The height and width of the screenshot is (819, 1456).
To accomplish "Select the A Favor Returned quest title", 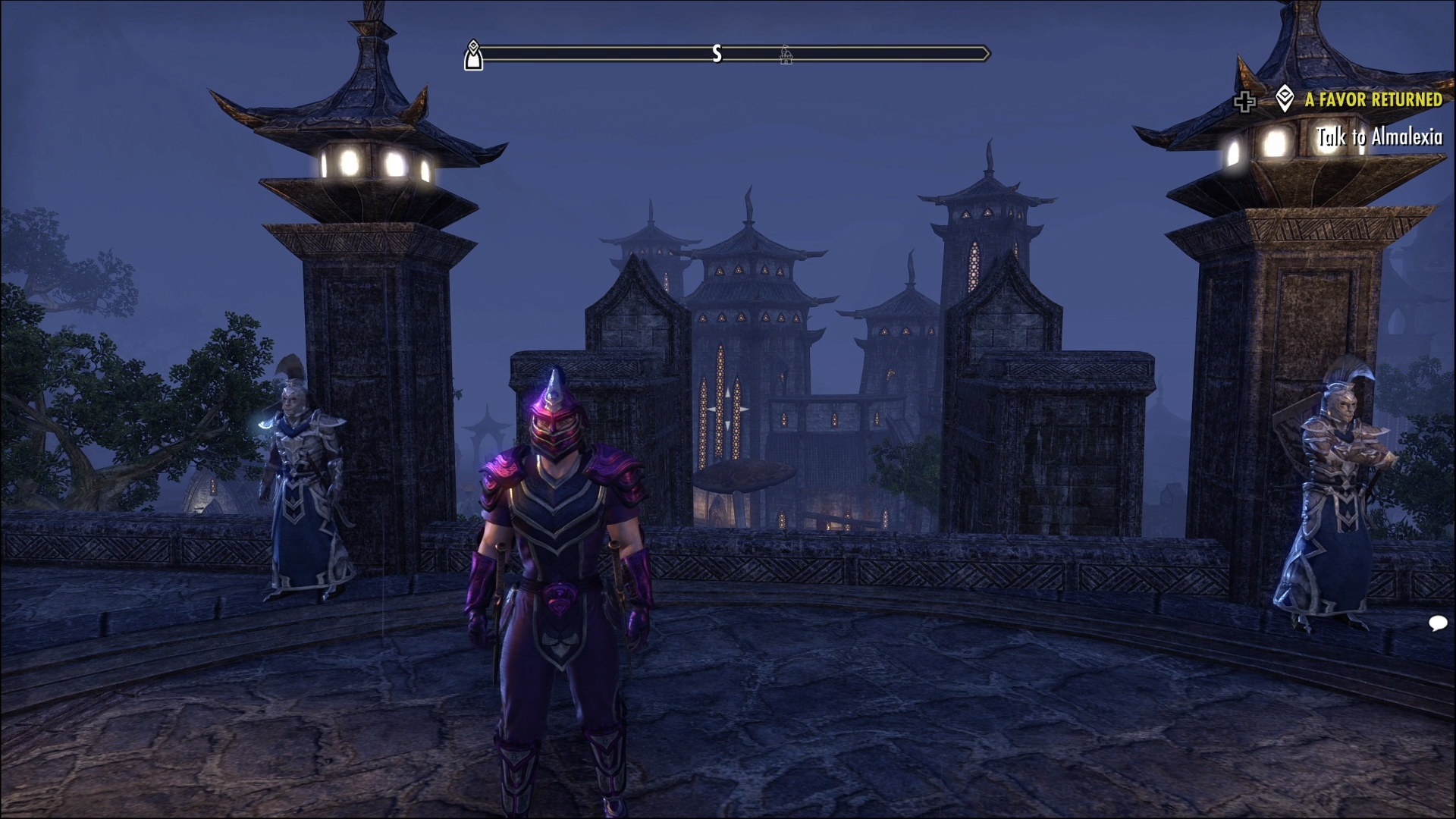I will (1373, 100).
